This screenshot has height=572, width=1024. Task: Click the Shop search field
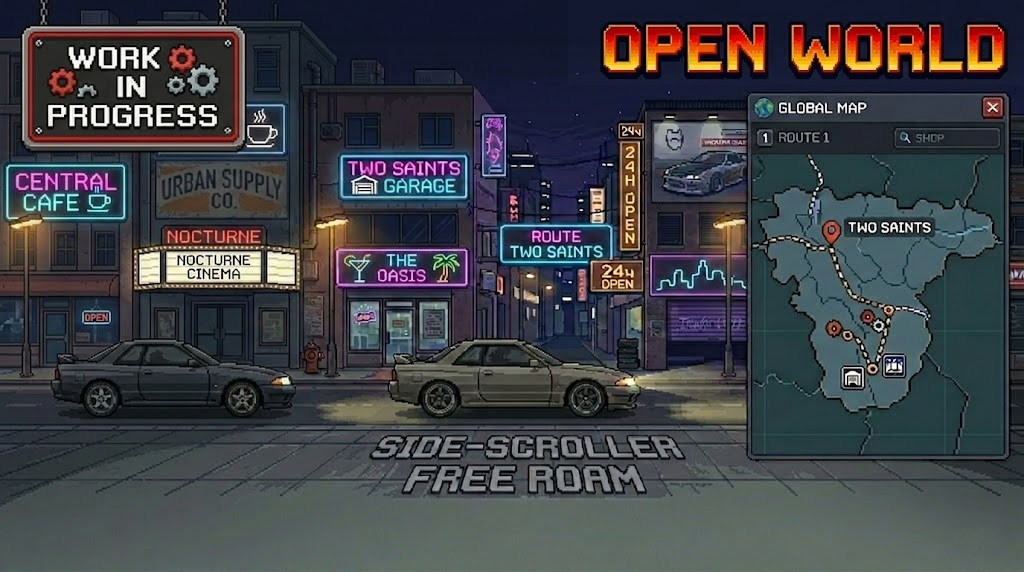click(x=946, y=138)
